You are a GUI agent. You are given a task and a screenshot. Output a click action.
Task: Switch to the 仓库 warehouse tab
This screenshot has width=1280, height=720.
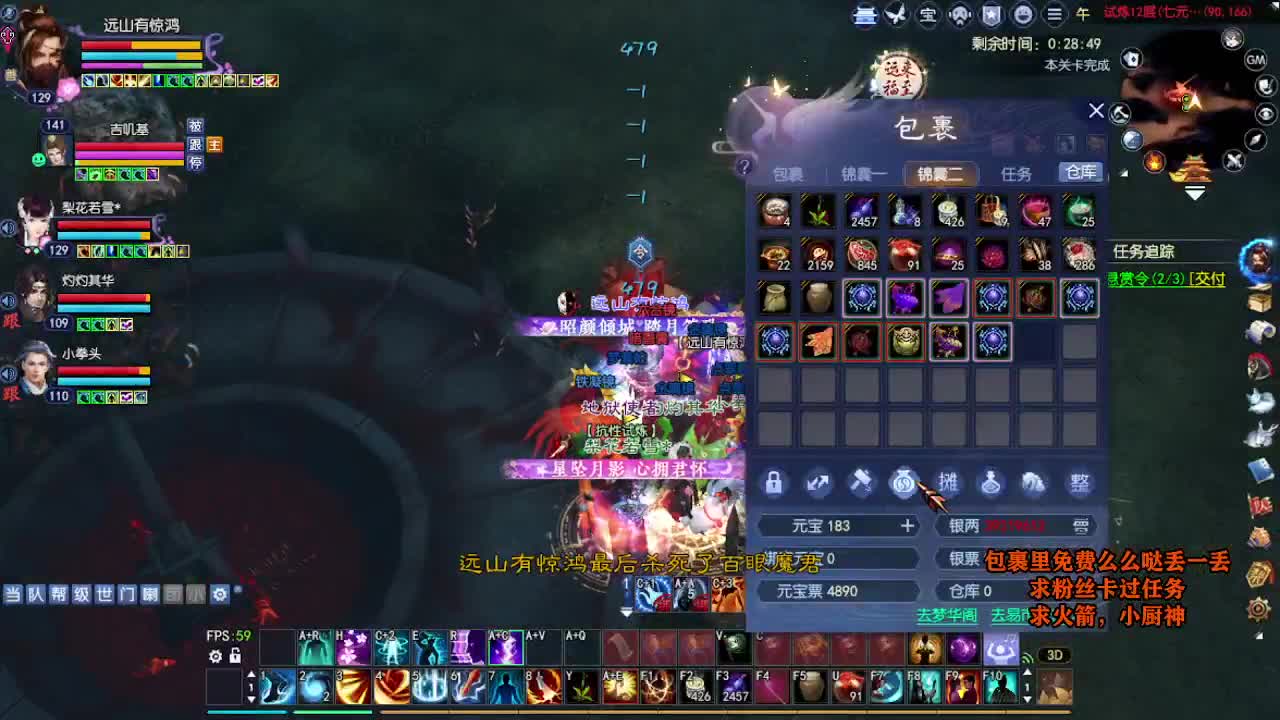tap(1079, 172)
